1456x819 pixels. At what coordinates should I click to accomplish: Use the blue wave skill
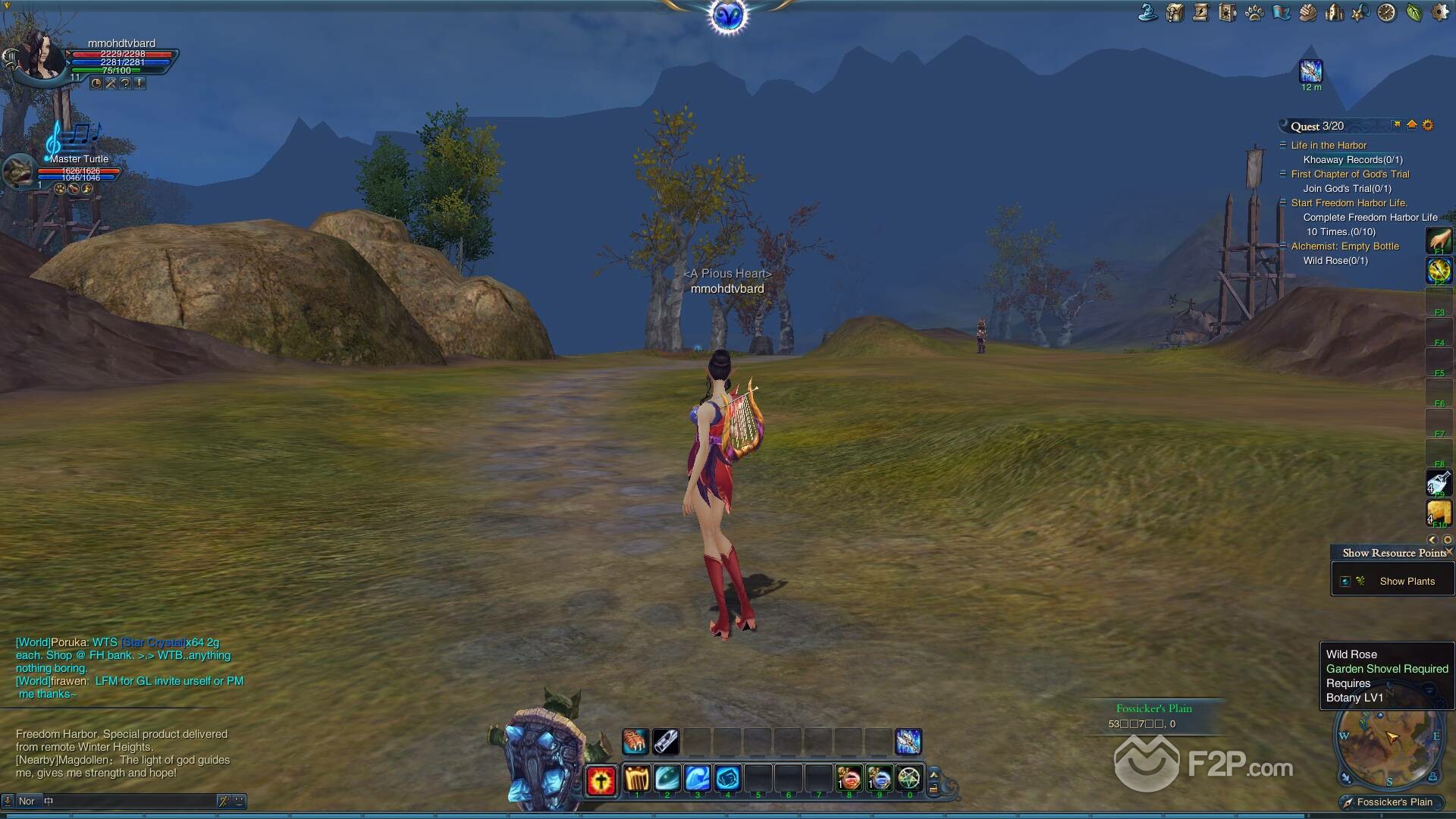click(697, 778)
